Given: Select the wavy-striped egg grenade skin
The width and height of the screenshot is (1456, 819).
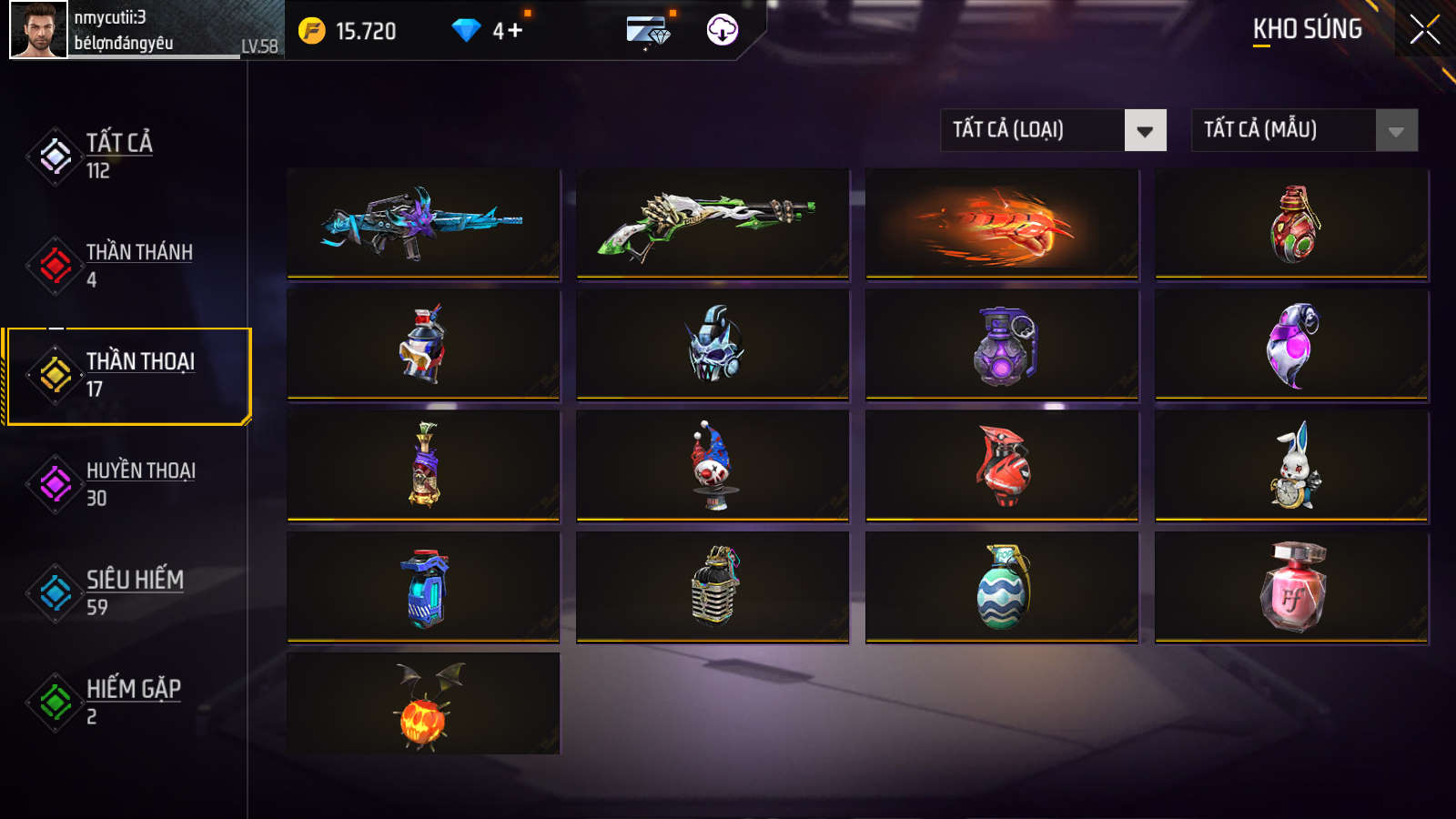Looking at the screenshot, I should click(x=1002, y=587).
